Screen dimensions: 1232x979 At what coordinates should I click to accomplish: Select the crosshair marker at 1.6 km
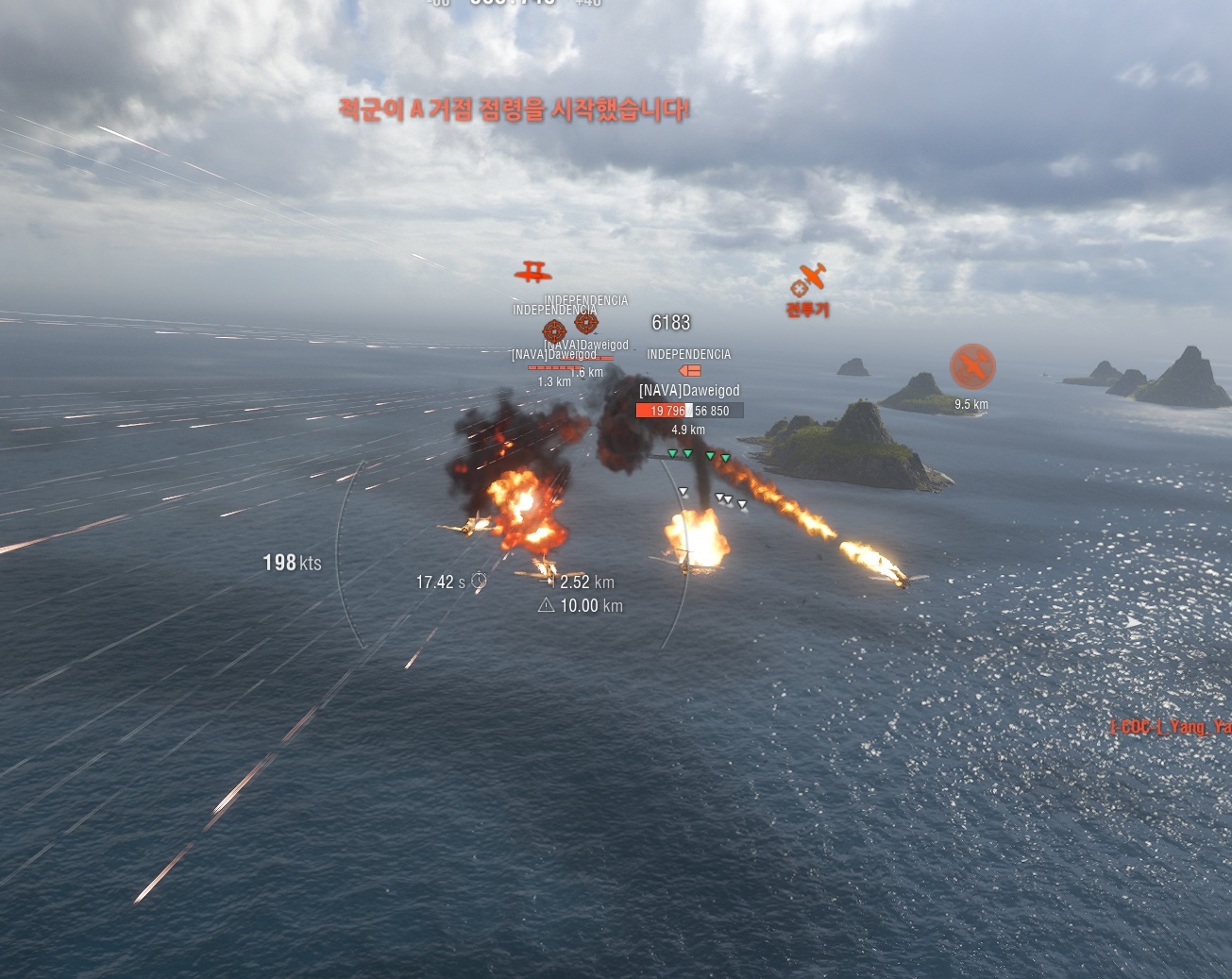pos(586,322)
